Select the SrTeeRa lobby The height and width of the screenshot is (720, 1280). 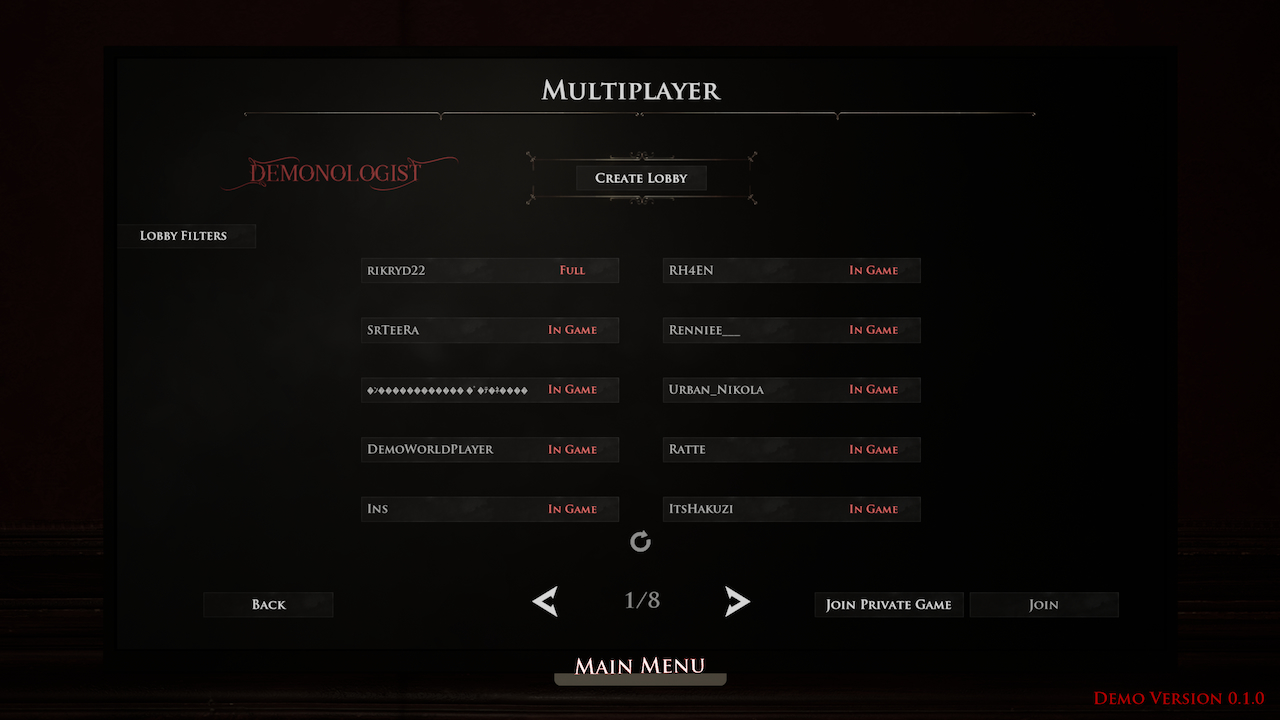pos(489,329)
